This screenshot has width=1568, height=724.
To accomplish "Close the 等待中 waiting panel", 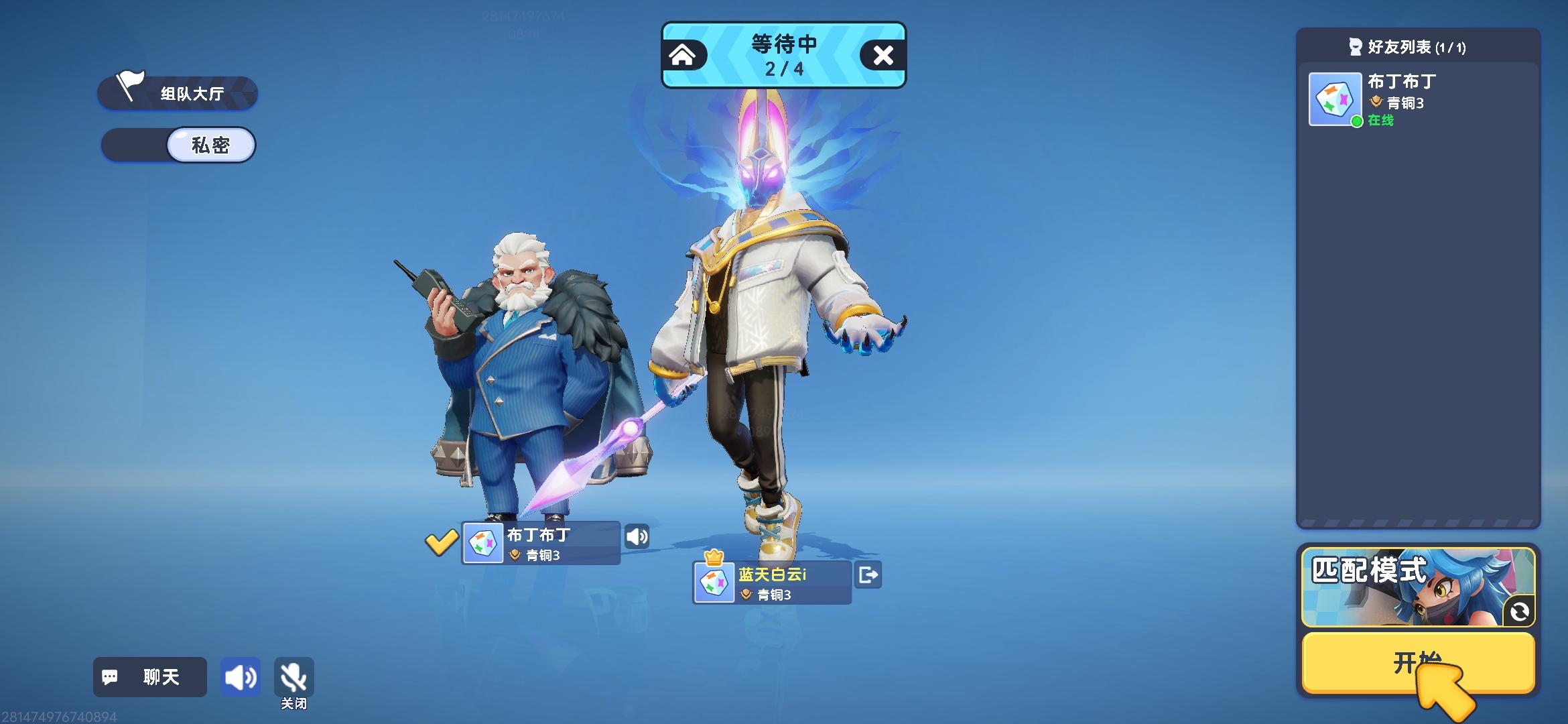I will point(885,56).
